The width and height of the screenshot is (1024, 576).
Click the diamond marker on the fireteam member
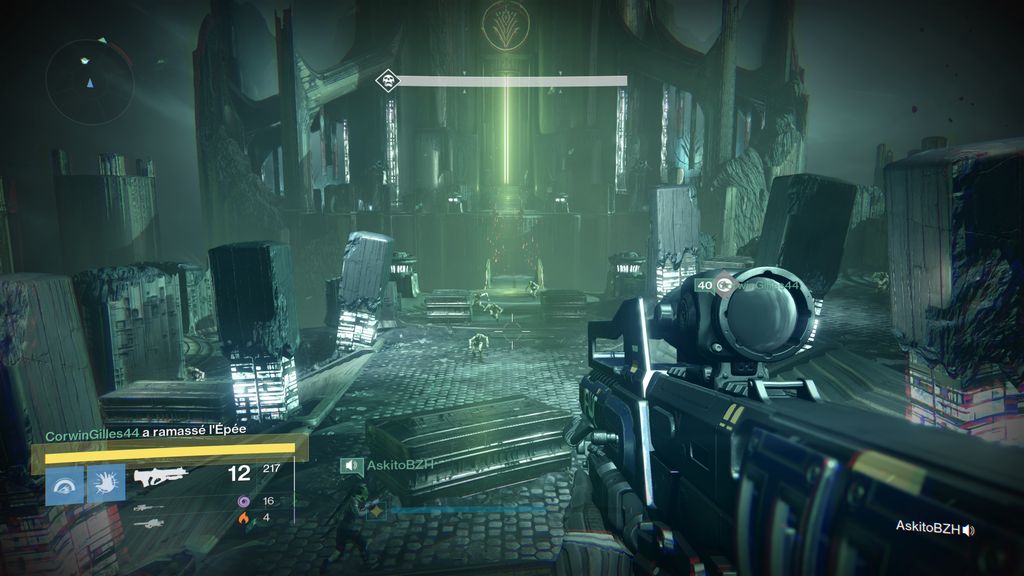point(376,510)
